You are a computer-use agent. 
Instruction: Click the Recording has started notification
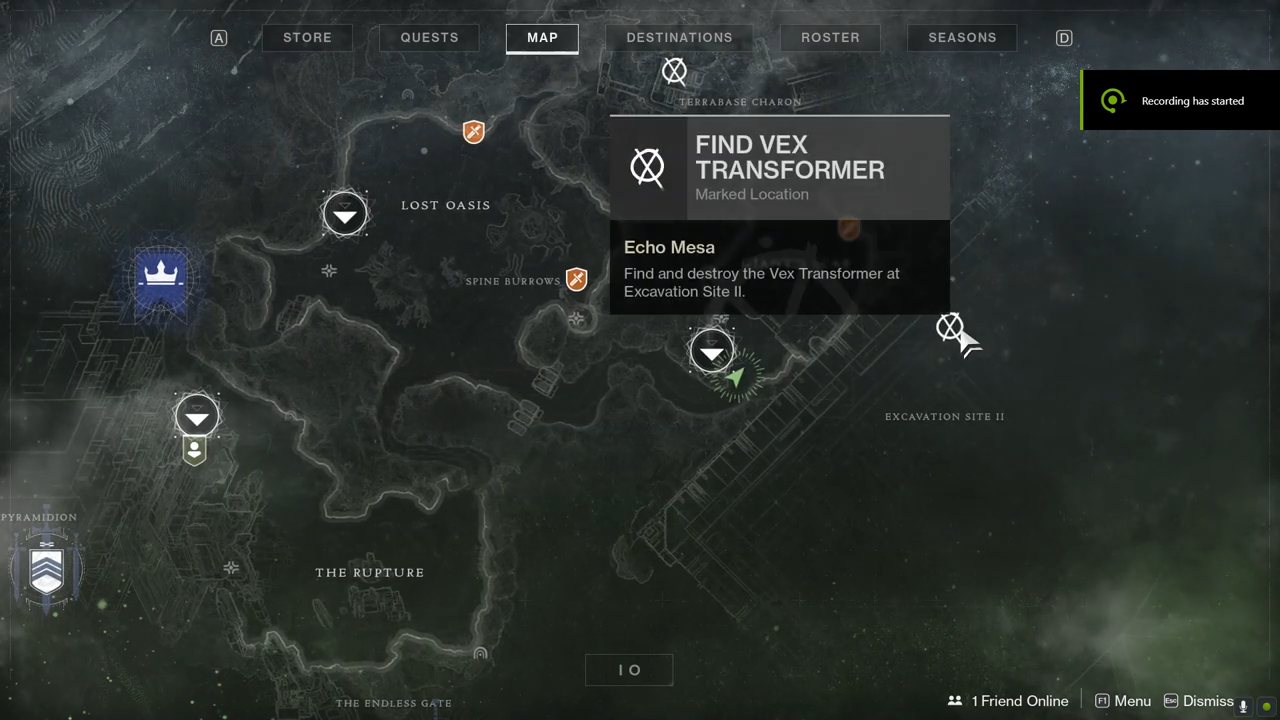[x=1180, y=100]
